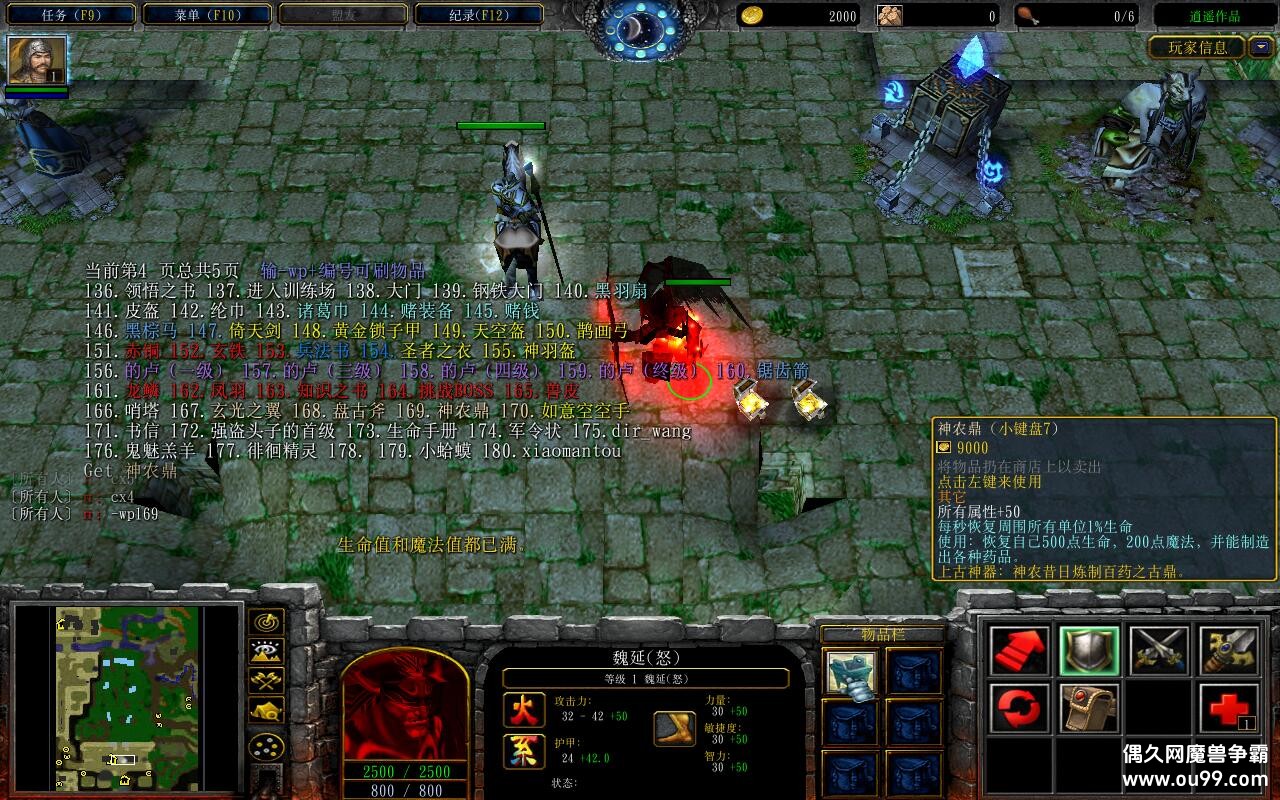Viewport: 1280px width, 800px height.
Task: Click the red circular arrows command
Action: [1020, 709]
